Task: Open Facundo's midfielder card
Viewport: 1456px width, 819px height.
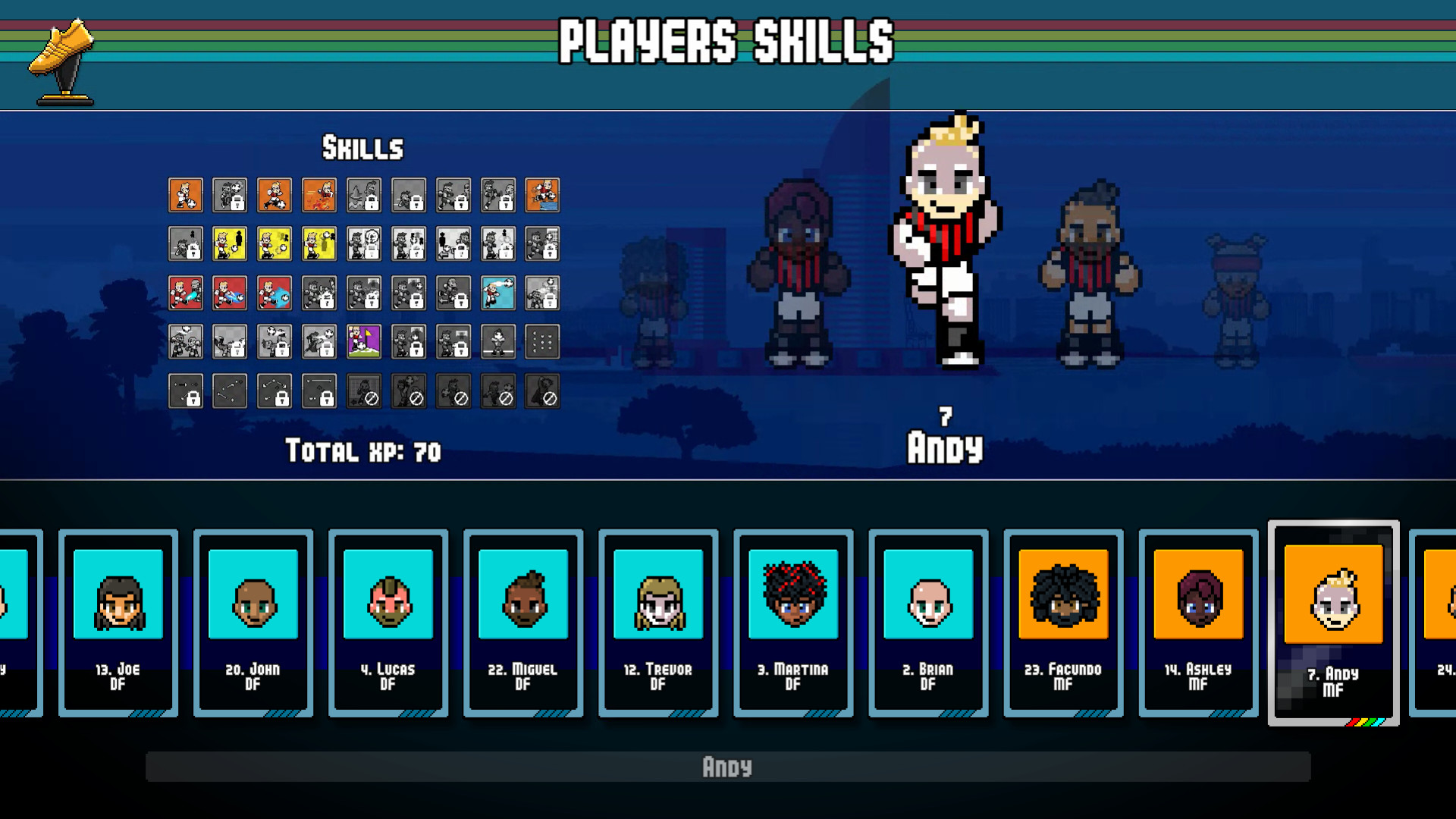Action: (x=1062, y=622)
